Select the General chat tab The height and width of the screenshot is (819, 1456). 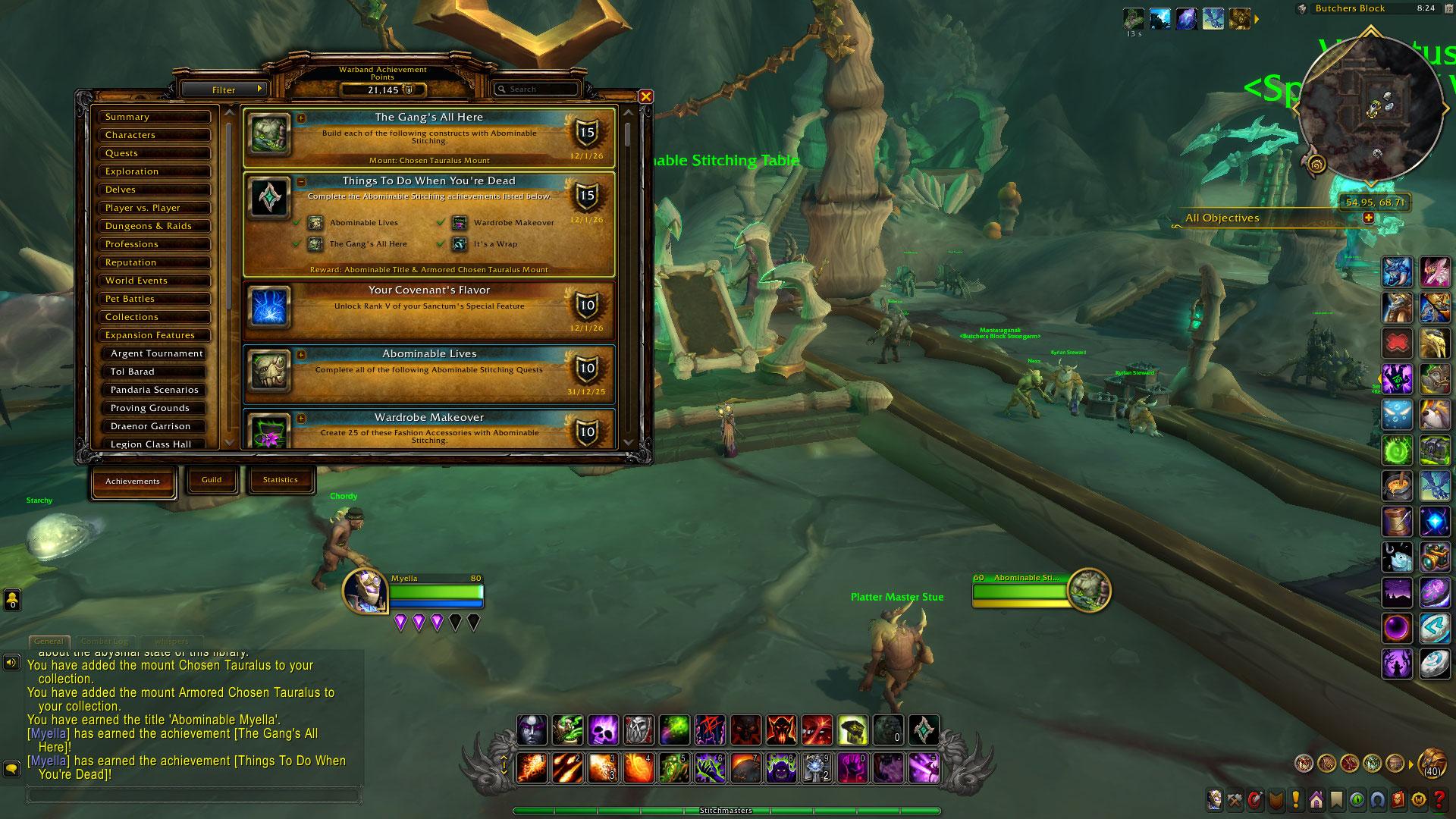[49, 642]
